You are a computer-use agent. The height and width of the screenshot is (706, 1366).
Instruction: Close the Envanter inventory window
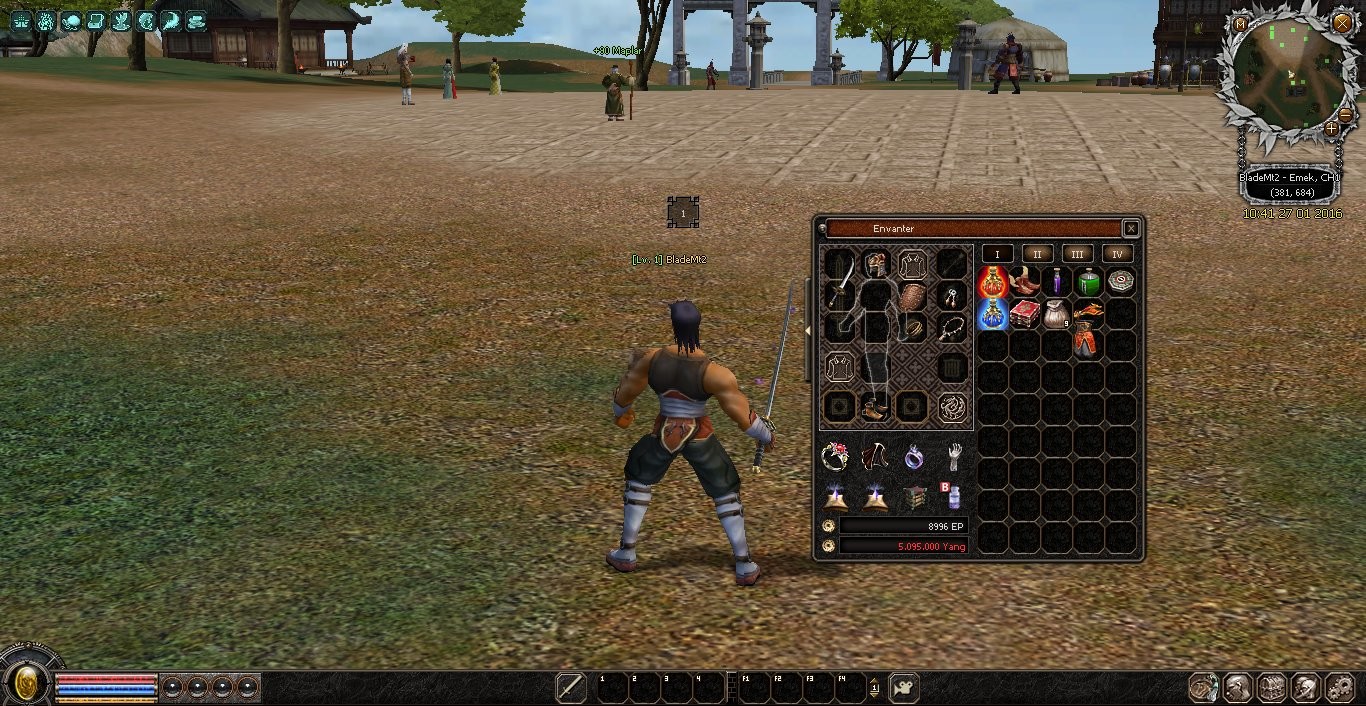(1131, 229)
